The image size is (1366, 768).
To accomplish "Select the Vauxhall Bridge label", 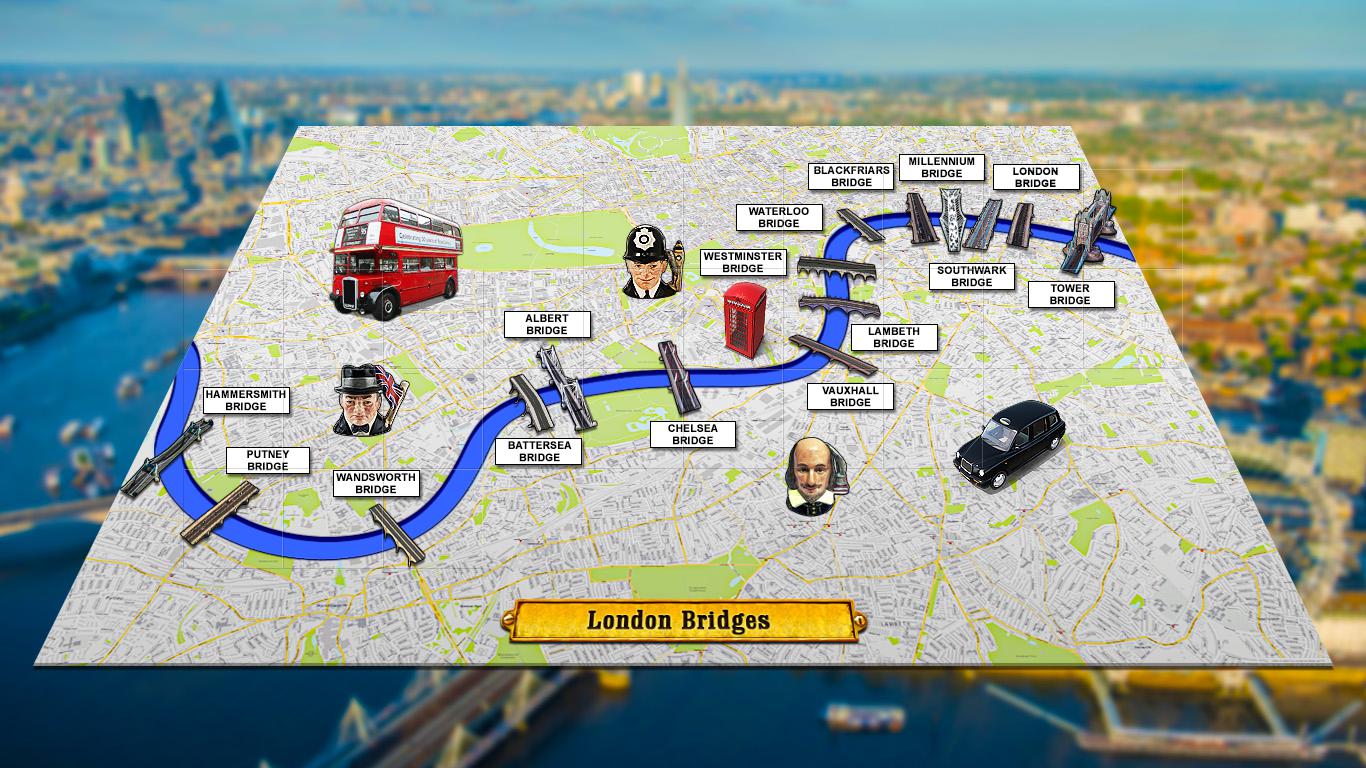I will coord(850,396).
